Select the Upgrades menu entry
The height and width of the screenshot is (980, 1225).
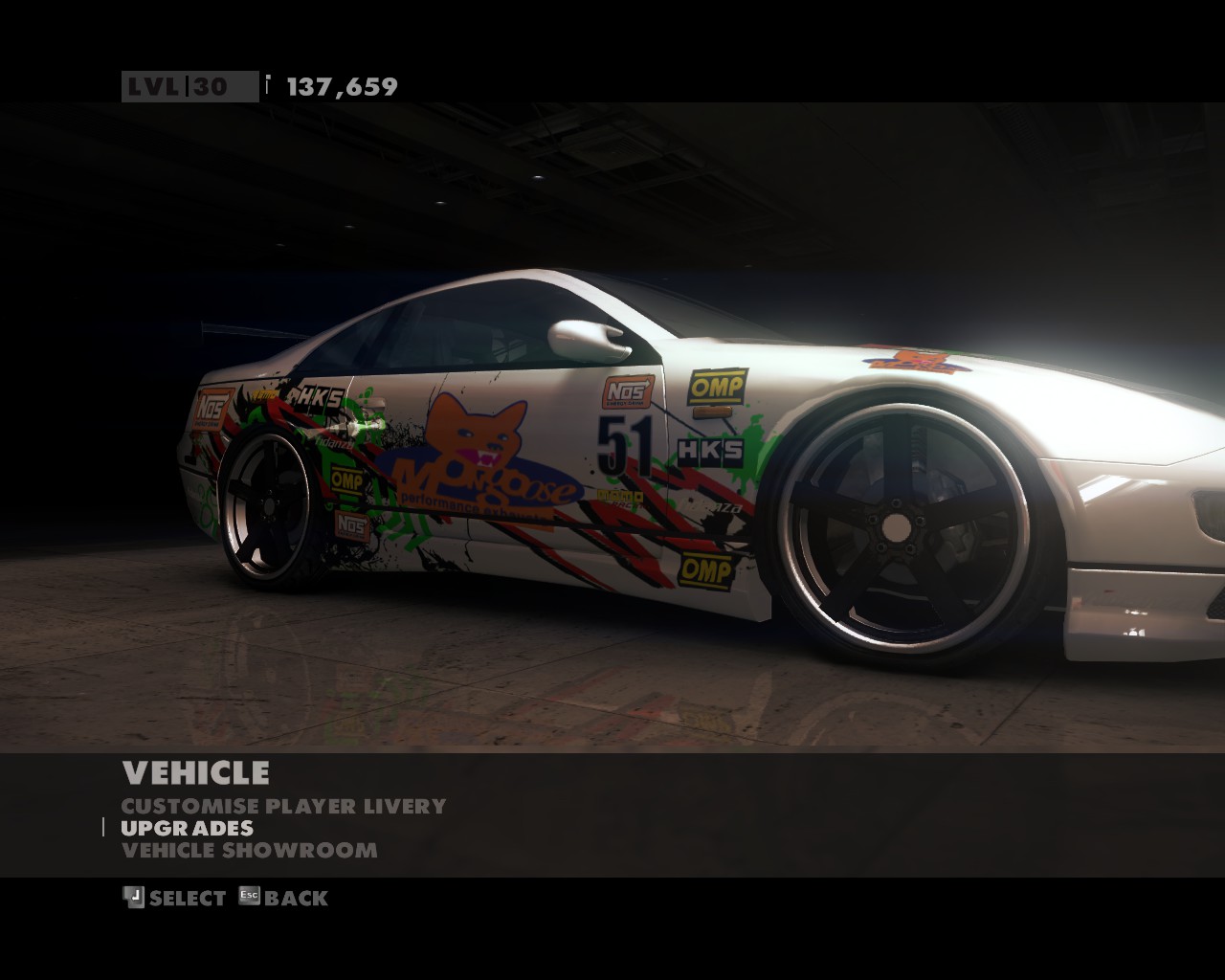[188, 828]
